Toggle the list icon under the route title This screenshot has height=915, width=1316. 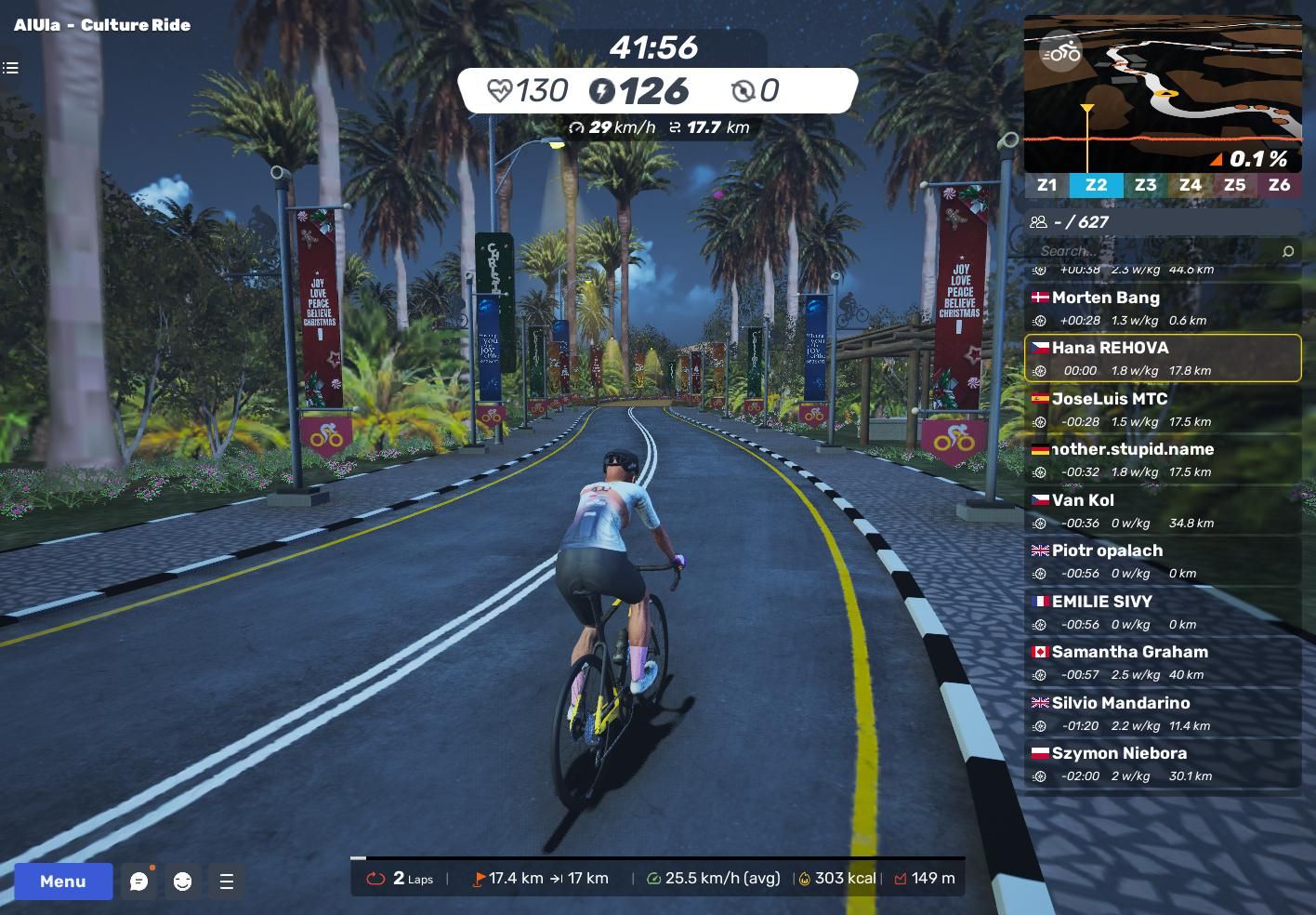tap(11, 68)
